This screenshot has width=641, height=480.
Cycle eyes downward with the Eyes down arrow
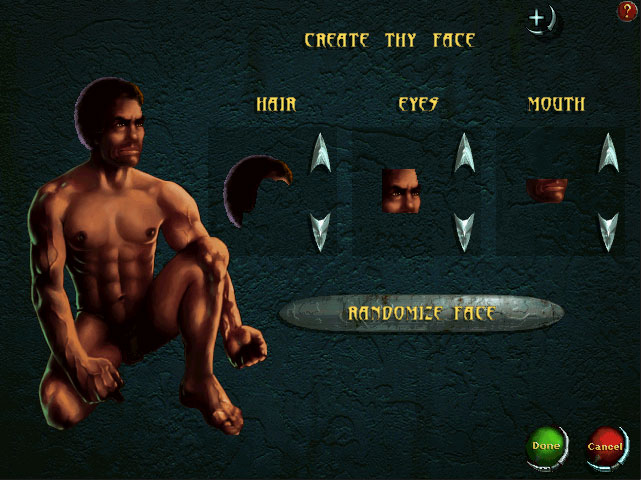click(464, 231)
